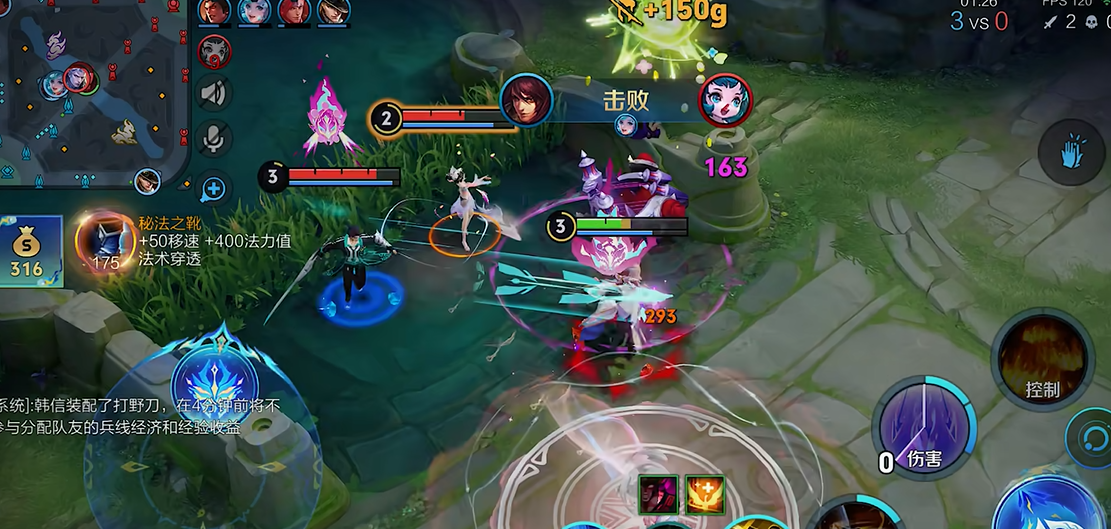Image resolution: width=1111 pixels, height=529 pixels.
Task: Select the first teammate portrait in the top row
Action: click(x=214, y=12)
